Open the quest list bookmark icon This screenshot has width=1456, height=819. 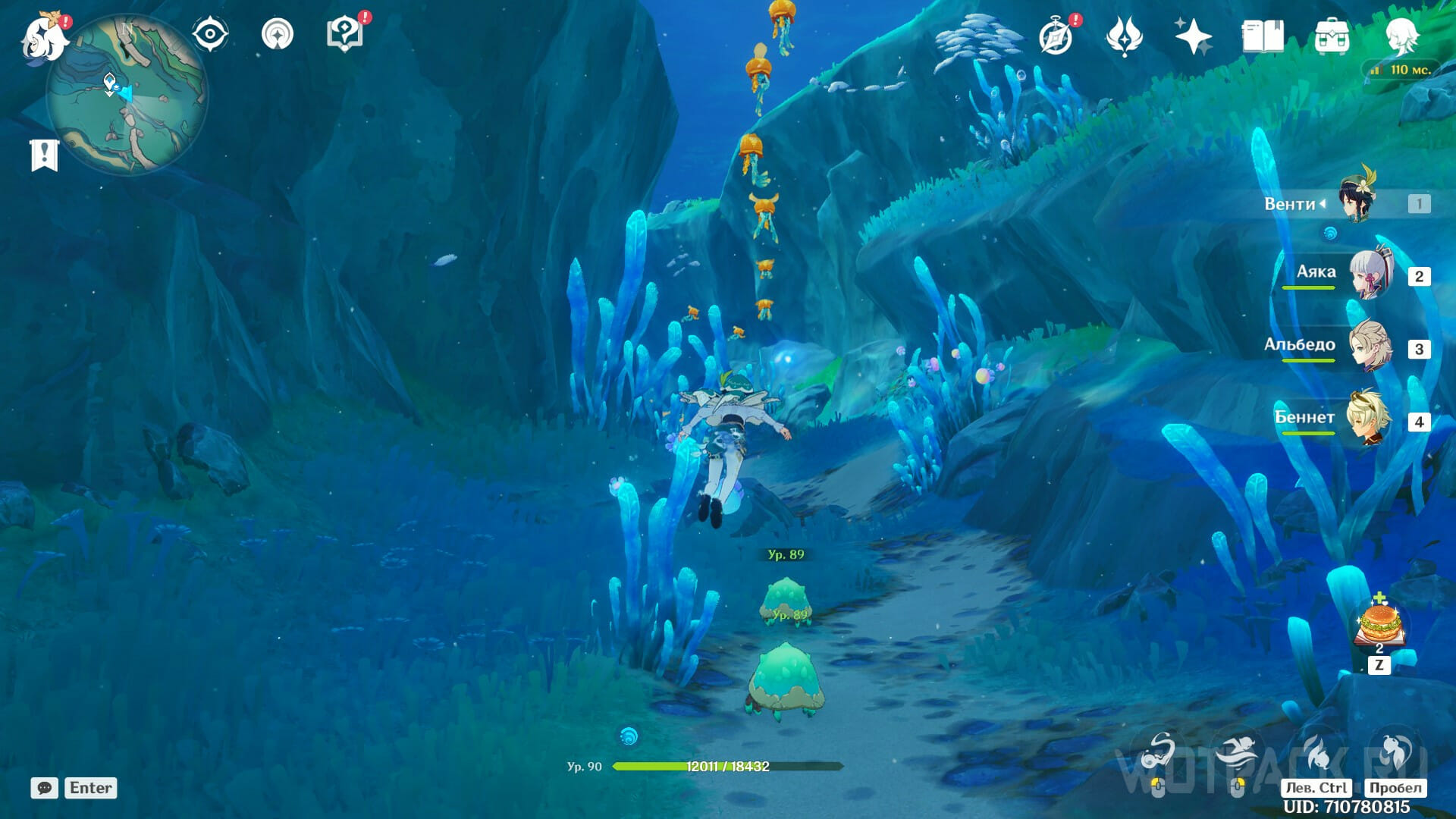coord(44,155)
